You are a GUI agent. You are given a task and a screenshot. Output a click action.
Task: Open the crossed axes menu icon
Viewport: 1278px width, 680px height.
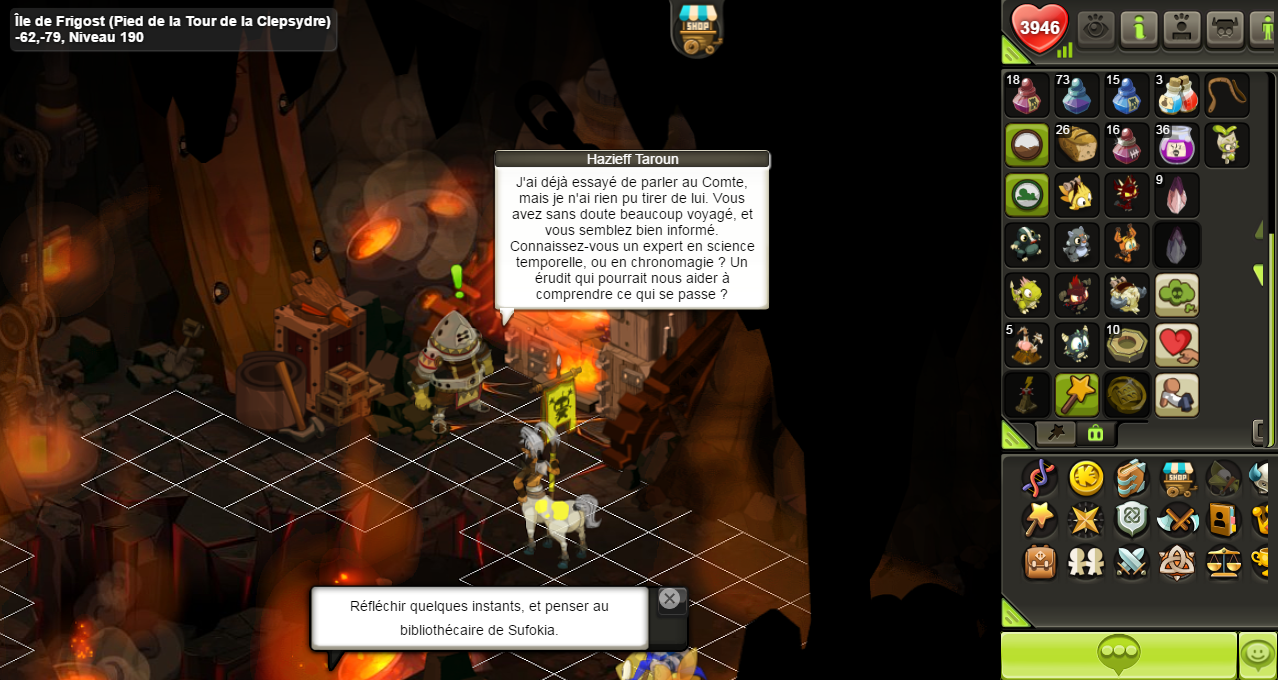[x=1178, y=520]
